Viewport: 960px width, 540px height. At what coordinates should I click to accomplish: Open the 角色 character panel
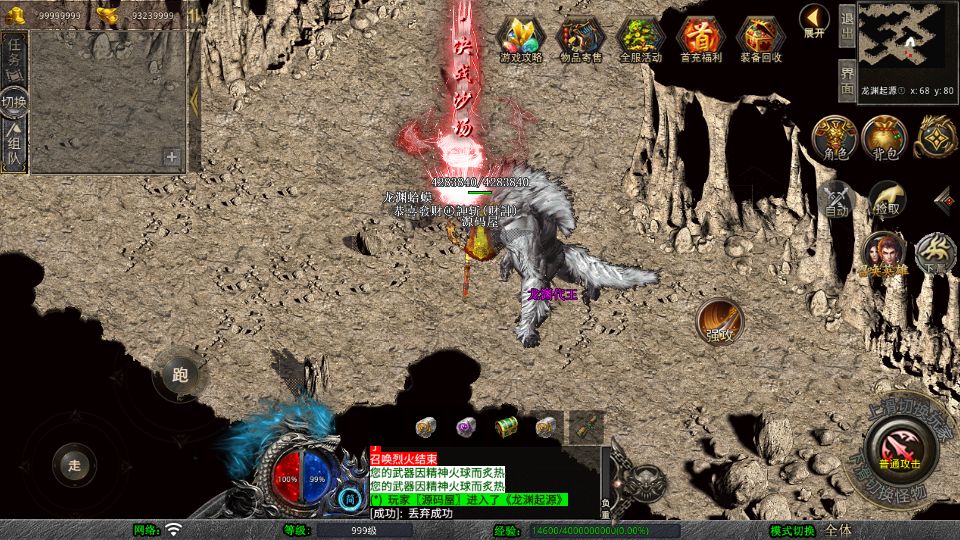(834, 137)
